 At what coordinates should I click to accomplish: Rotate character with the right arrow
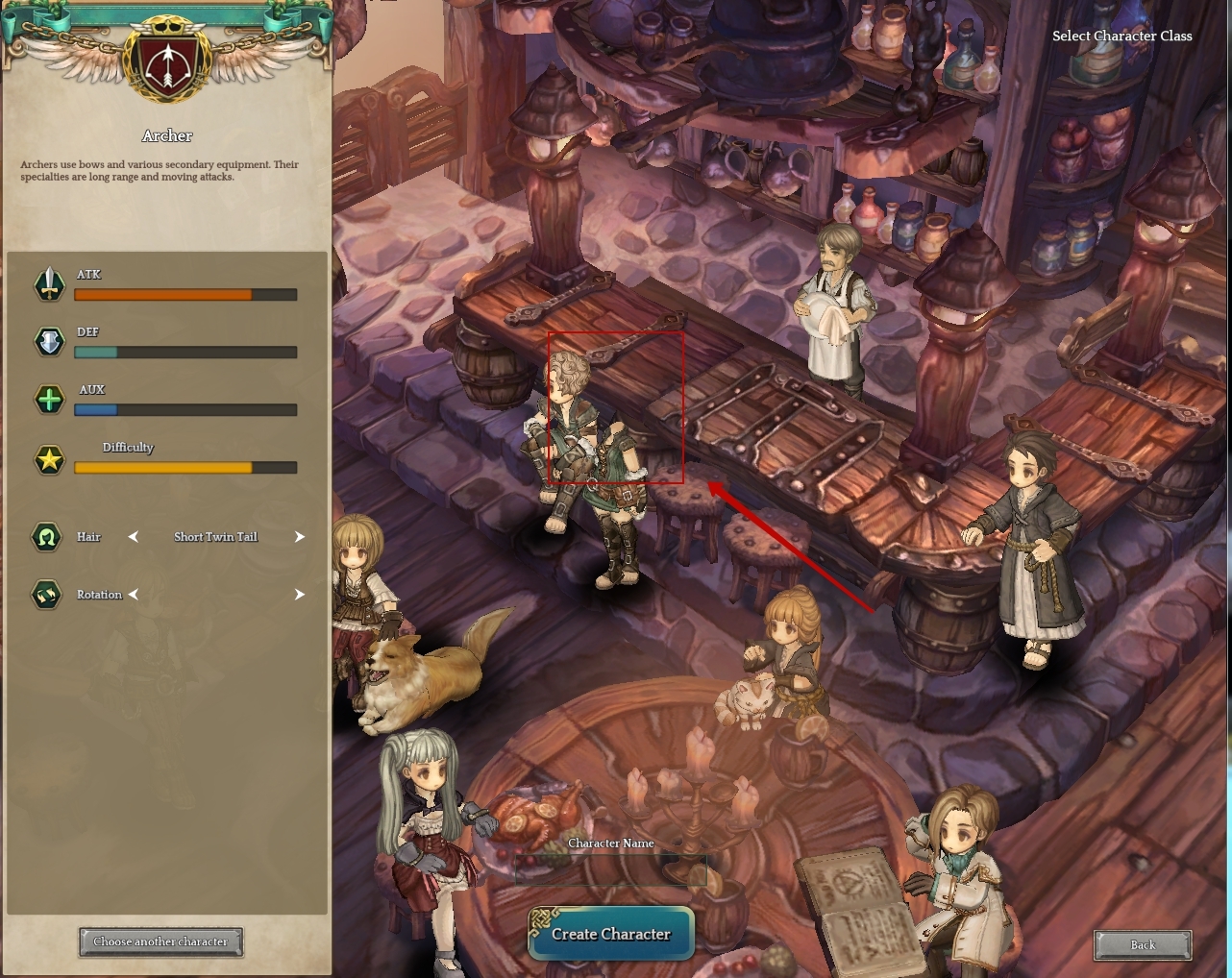pos(300,595)
